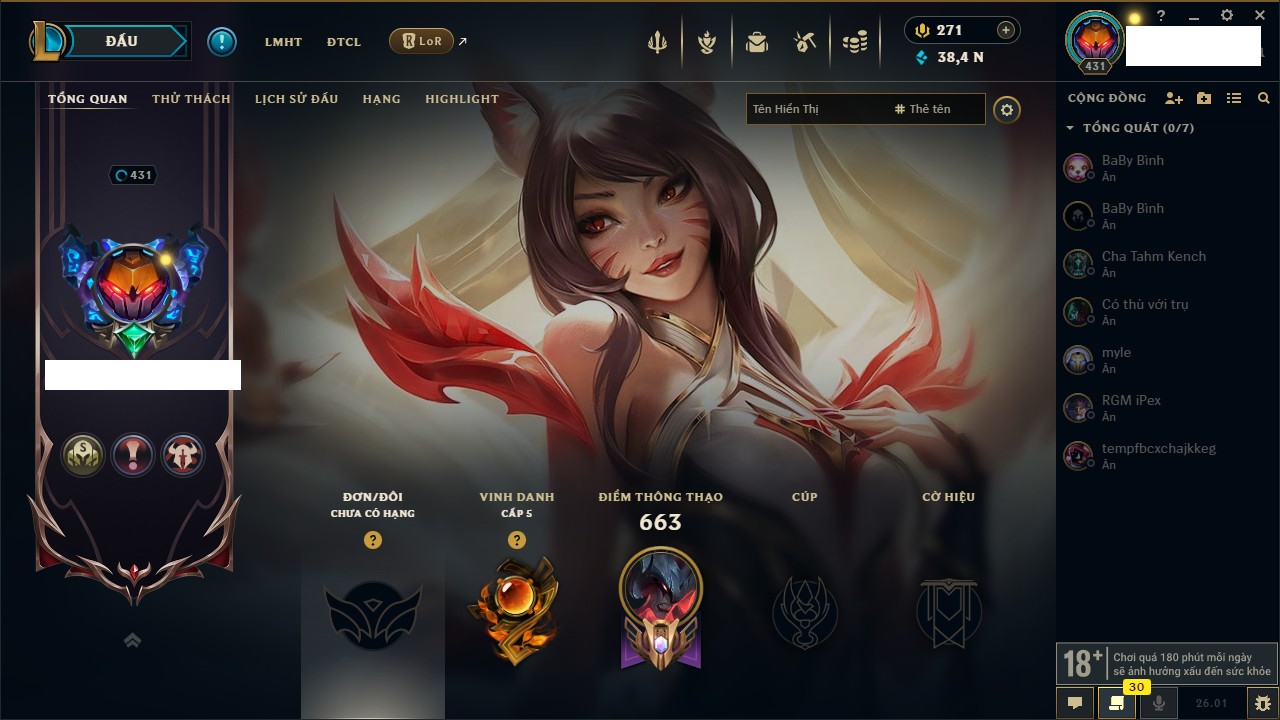Open the LỊCH SỬ ĐẤU tab
Image resolution: width=1280 pixels, height=720 pixels.
pyautogui.click(x=296, y=99)
